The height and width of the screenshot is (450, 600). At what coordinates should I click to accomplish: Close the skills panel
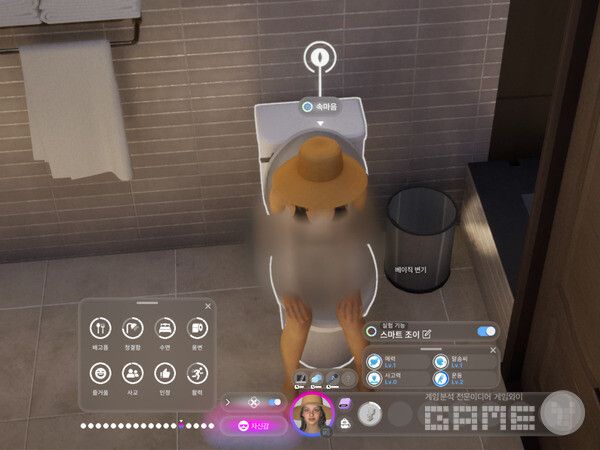click(491, 352)
